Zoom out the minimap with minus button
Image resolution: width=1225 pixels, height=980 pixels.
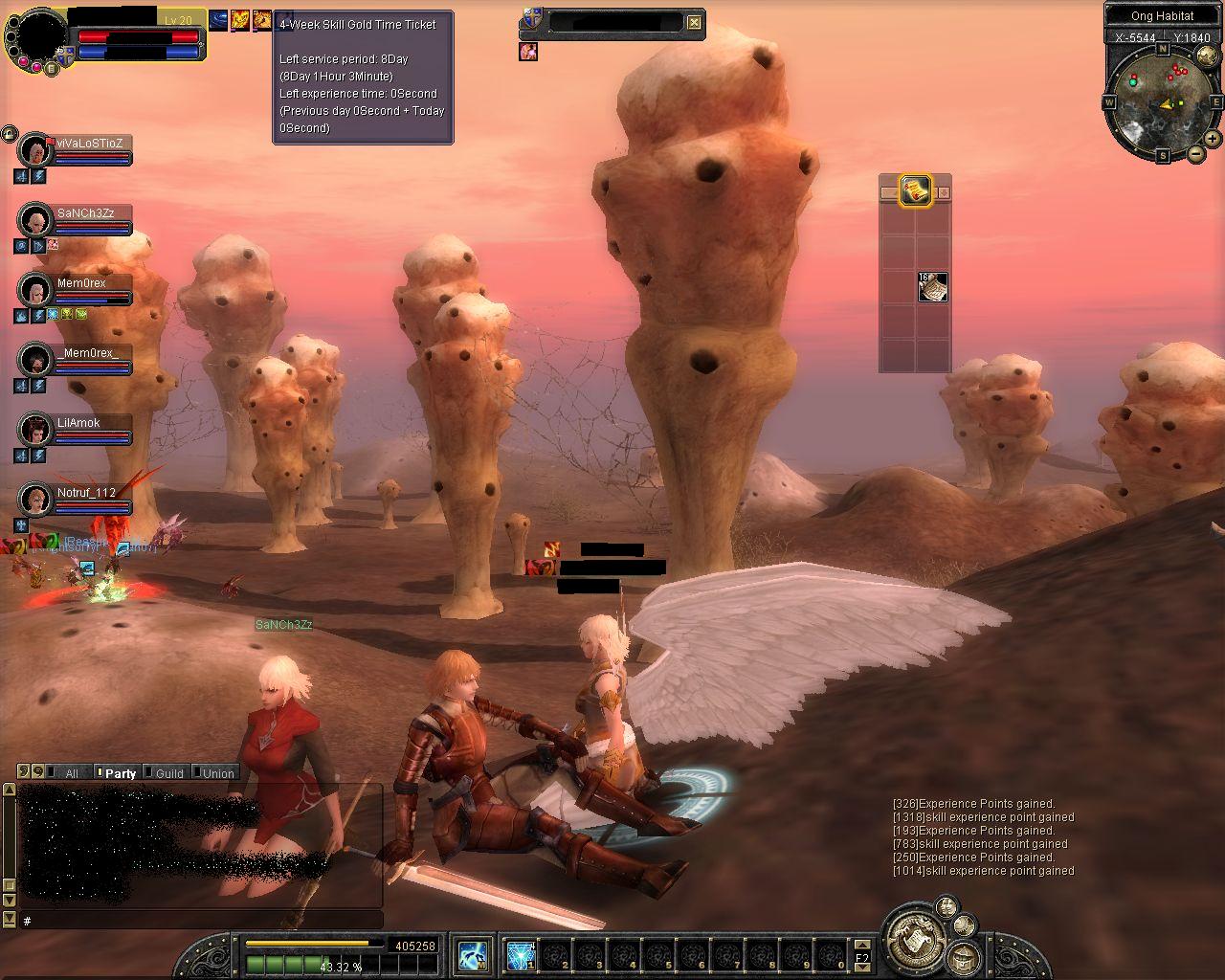pos(1196,153)
